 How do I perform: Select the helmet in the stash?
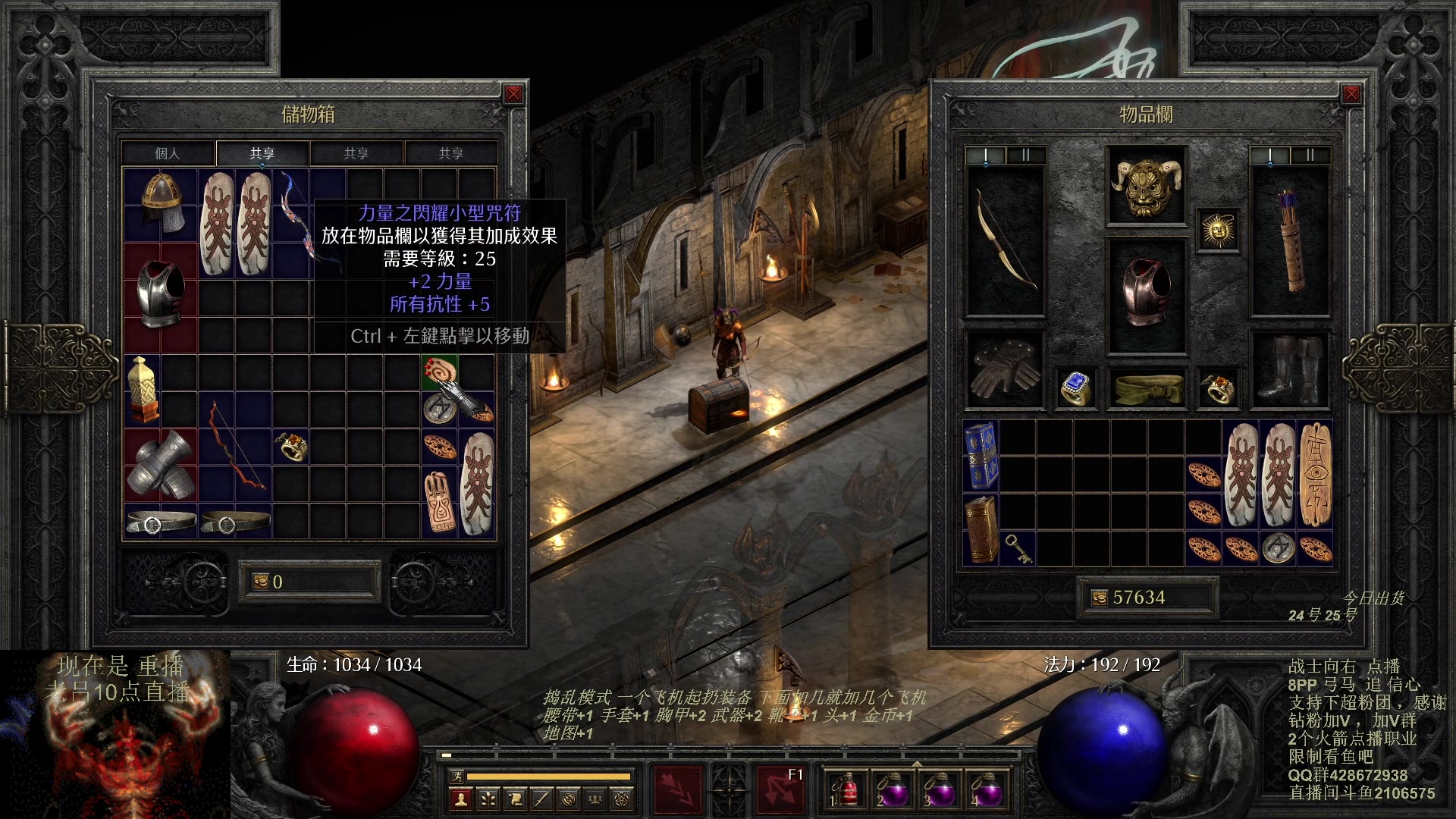[x=162, y=202]
